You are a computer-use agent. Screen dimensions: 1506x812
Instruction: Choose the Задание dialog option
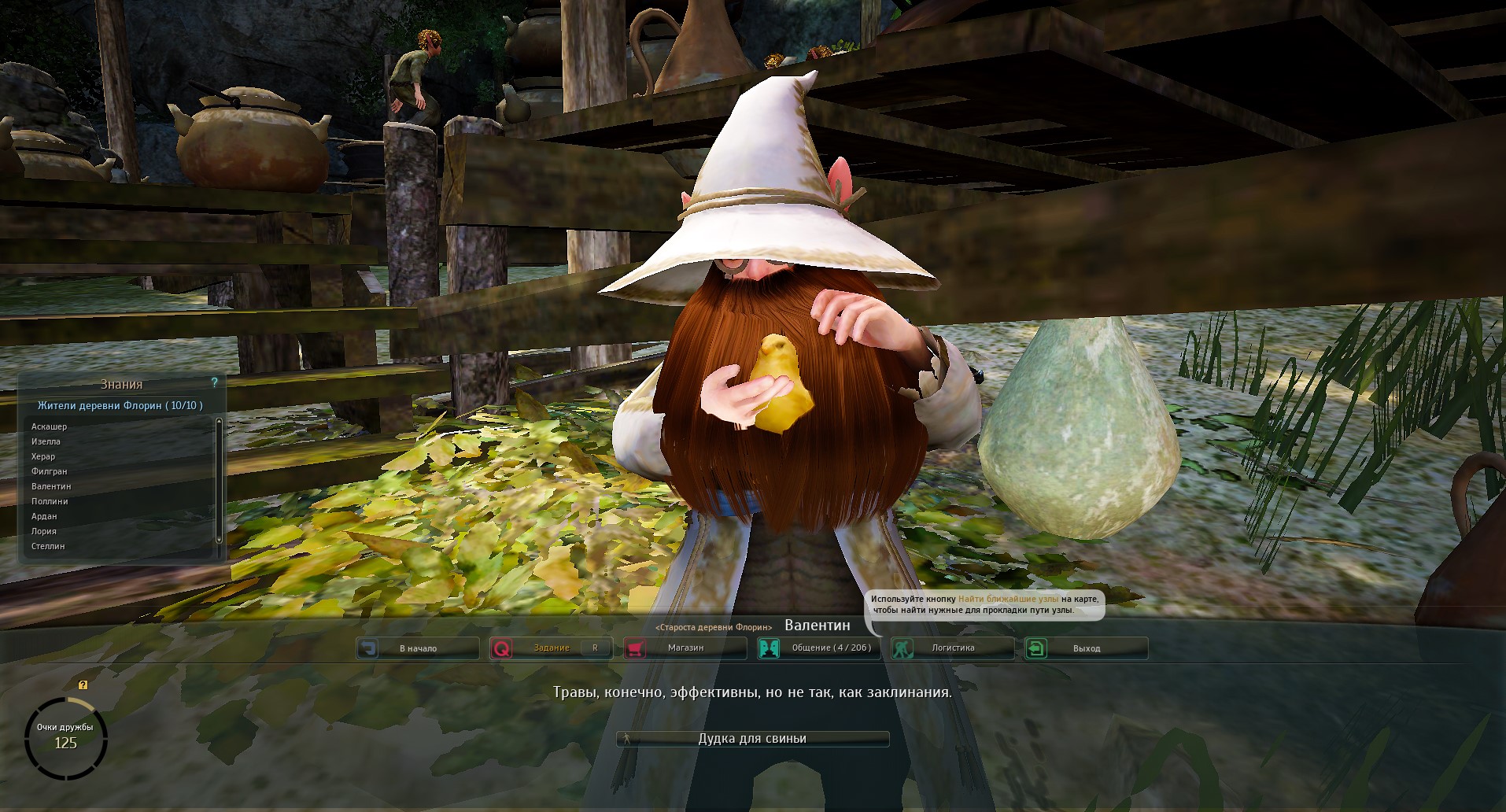tap(552, 648)
